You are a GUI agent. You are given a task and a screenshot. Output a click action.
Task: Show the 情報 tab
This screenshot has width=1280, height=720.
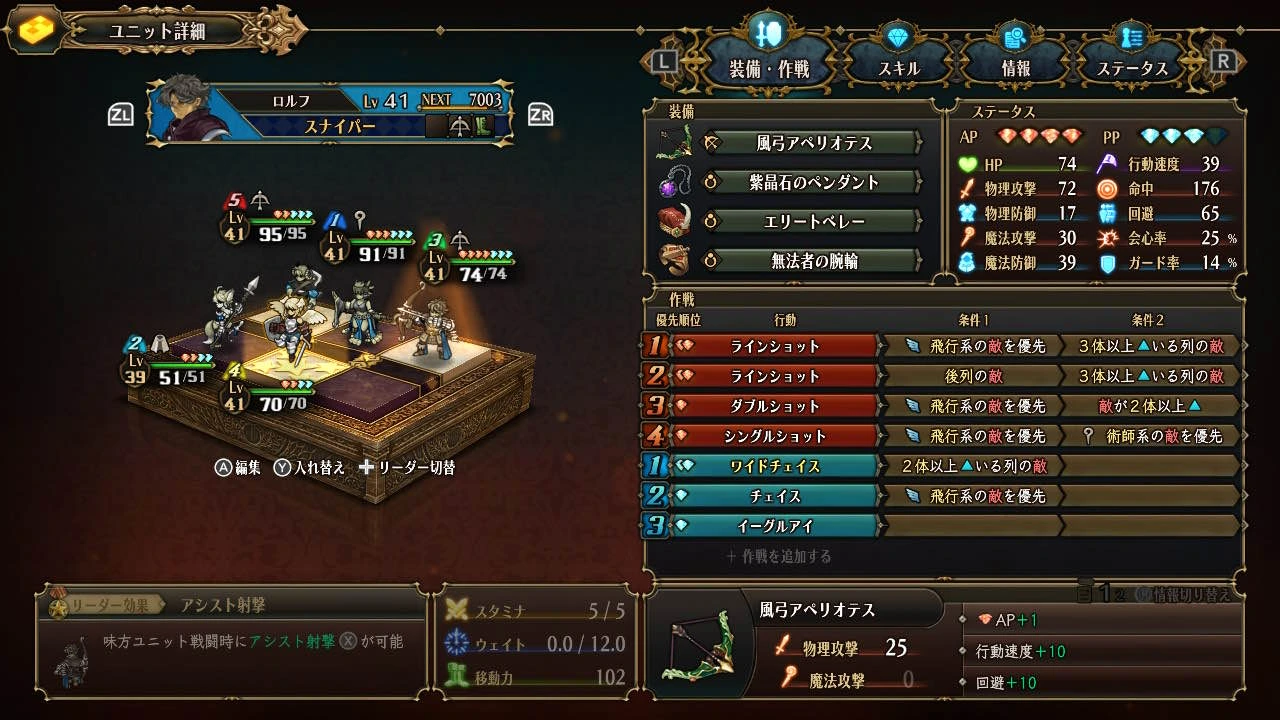click(x=1015, y=68)
